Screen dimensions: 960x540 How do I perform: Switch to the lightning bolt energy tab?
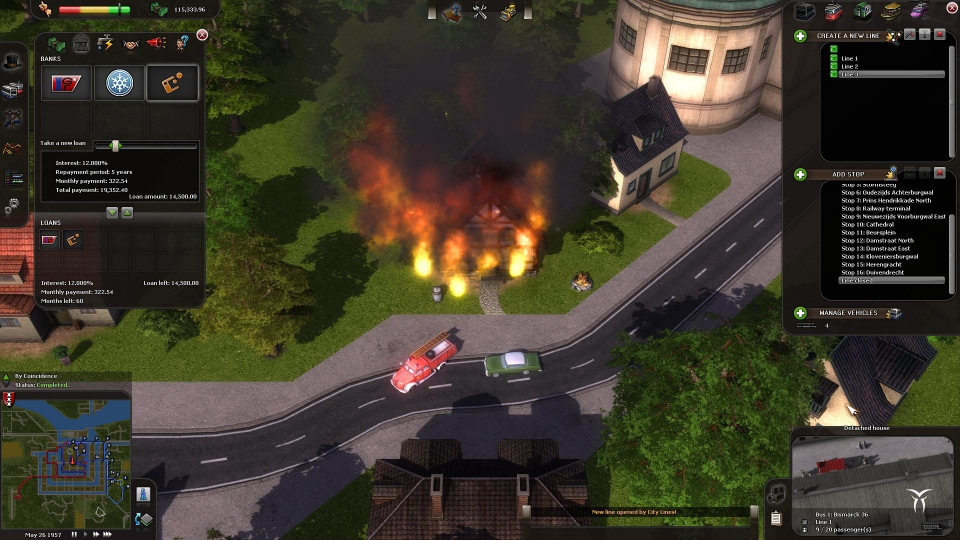106,43
